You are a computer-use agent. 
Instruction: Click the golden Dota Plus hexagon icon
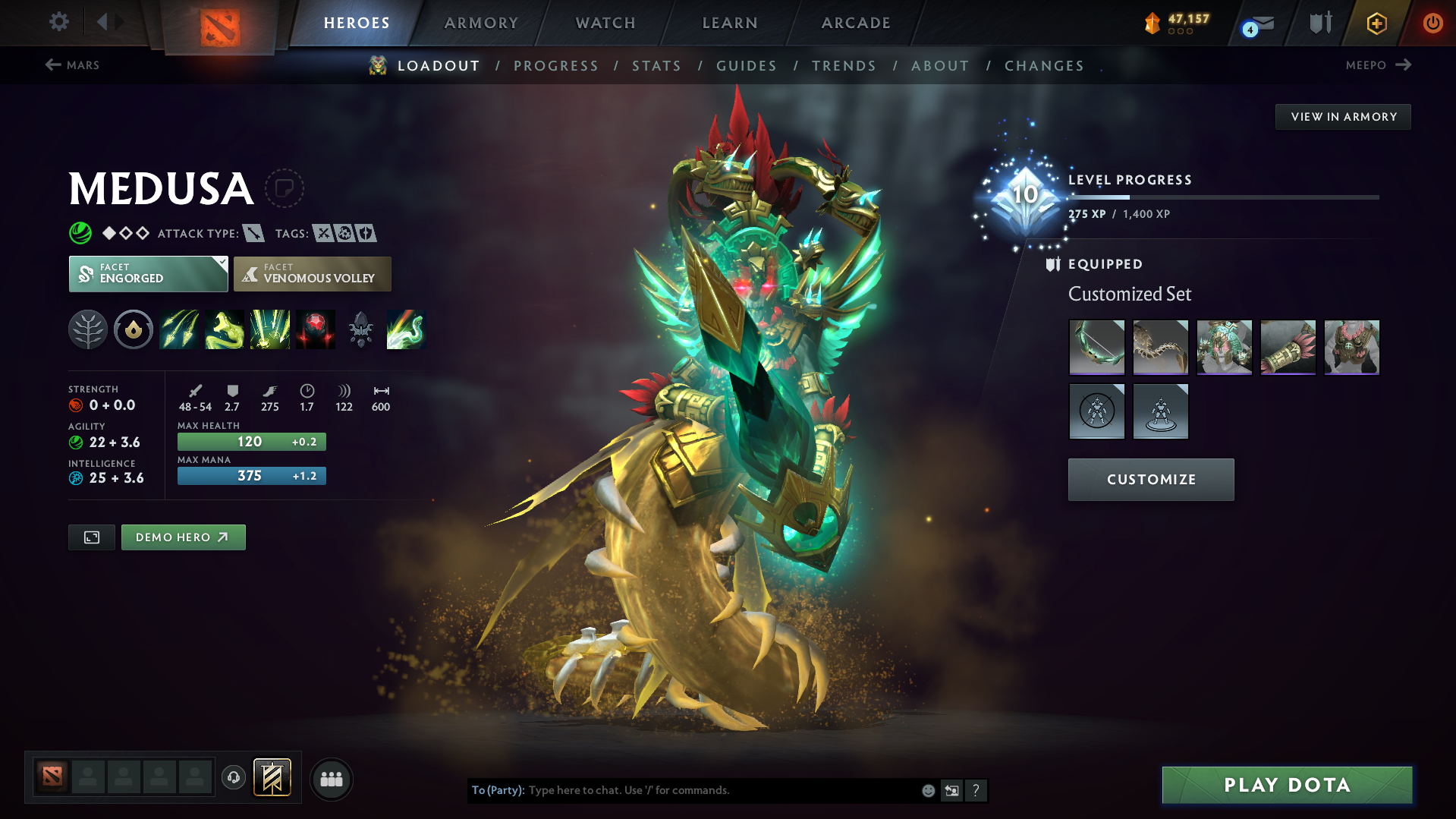1376,23
